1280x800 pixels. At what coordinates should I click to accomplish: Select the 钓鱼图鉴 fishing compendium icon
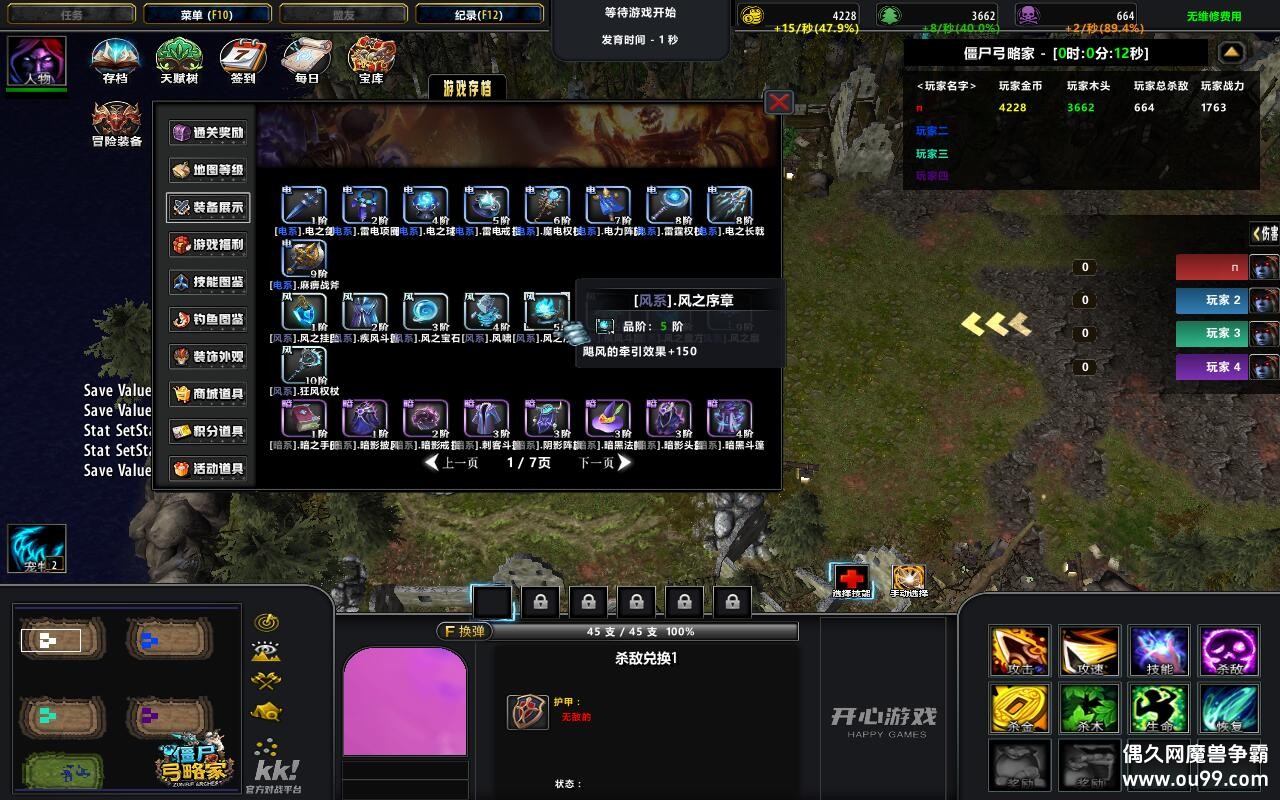(207, 321)
